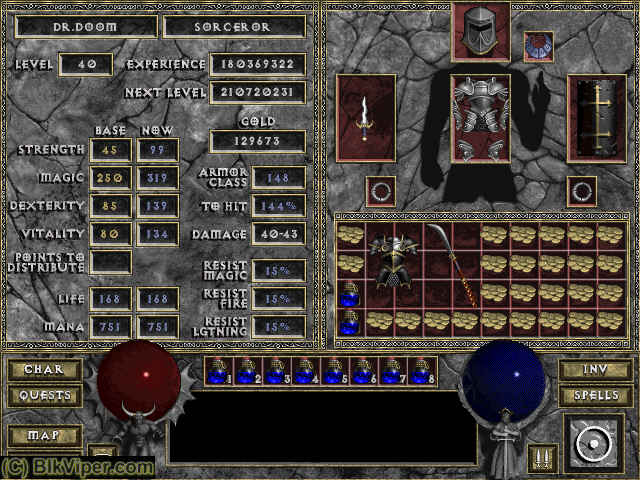Pick the ring beneath the dagger slot
This screenshot has width=640, height=480.
click(x=380, y=190)
